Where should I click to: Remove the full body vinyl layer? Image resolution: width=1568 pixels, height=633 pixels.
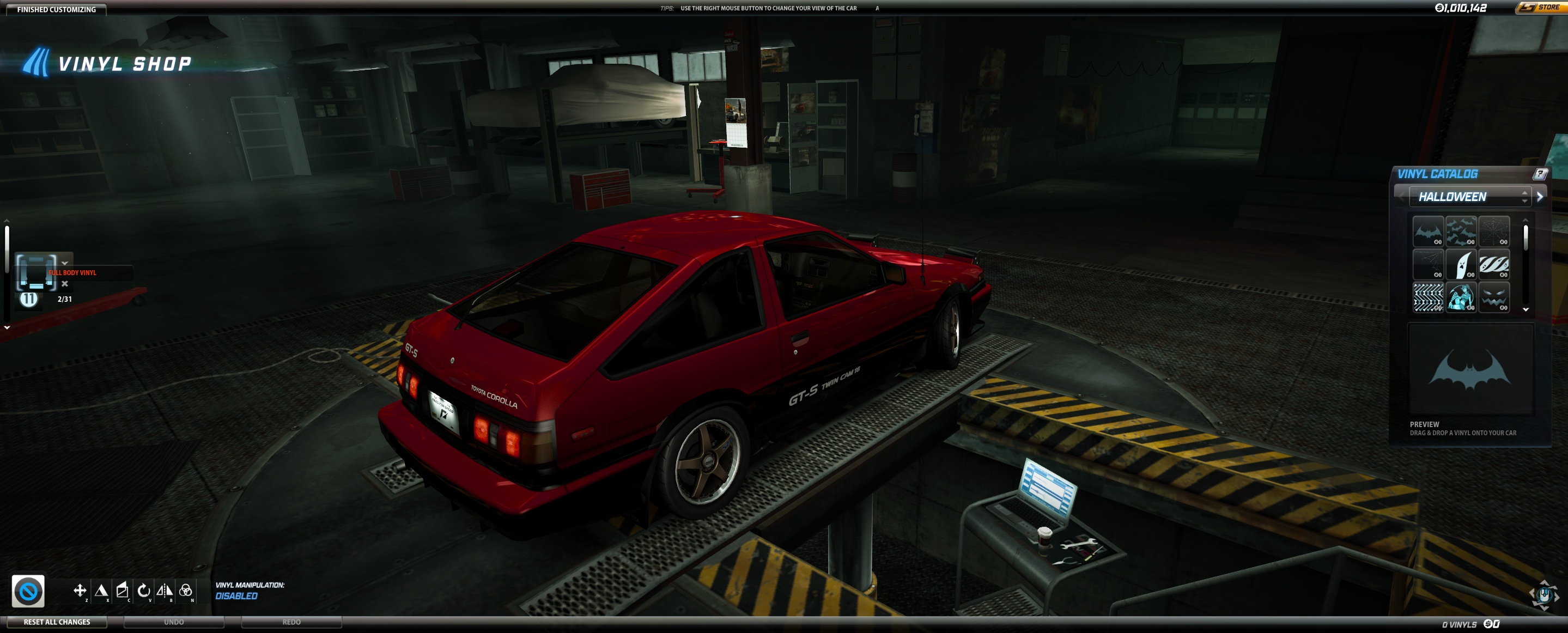64,284
